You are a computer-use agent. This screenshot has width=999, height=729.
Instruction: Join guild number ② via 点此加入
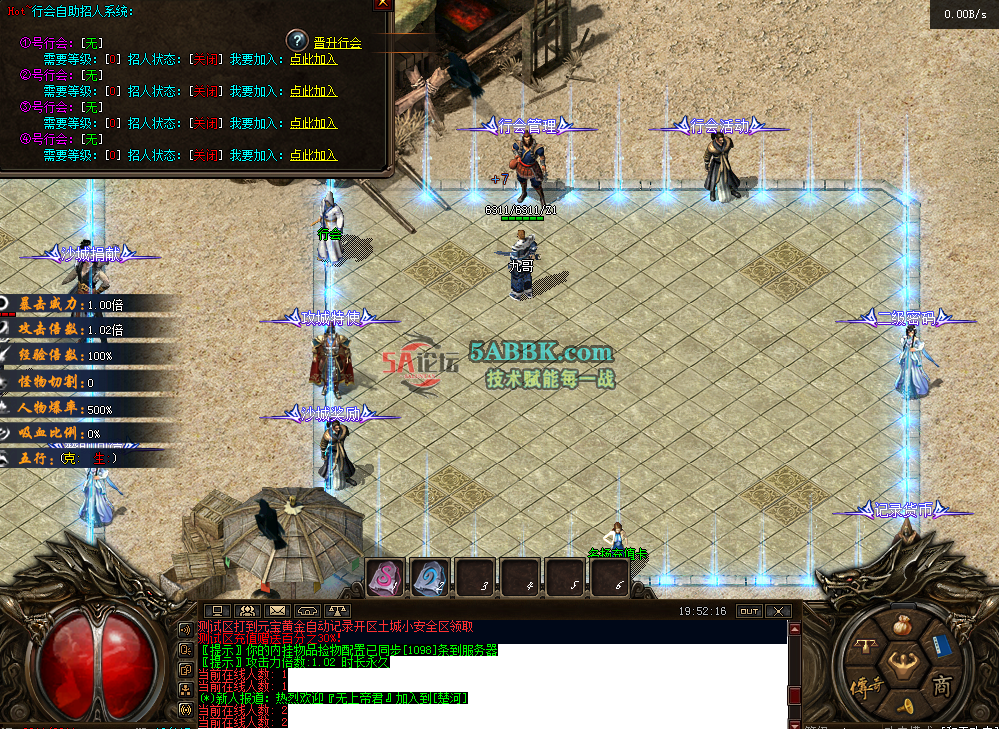(313, 92)
